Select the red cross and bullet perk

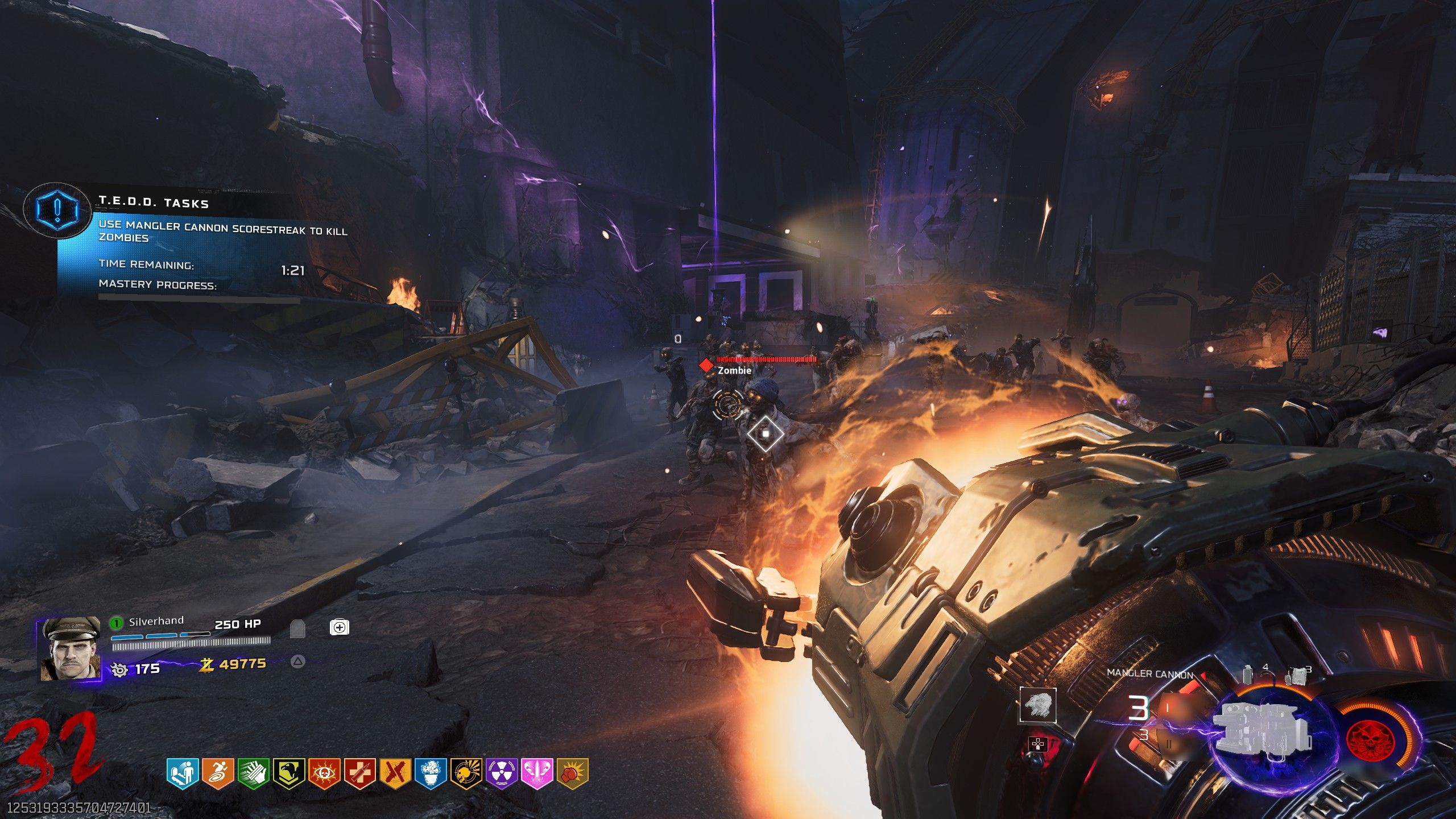(x=360, y=773)
